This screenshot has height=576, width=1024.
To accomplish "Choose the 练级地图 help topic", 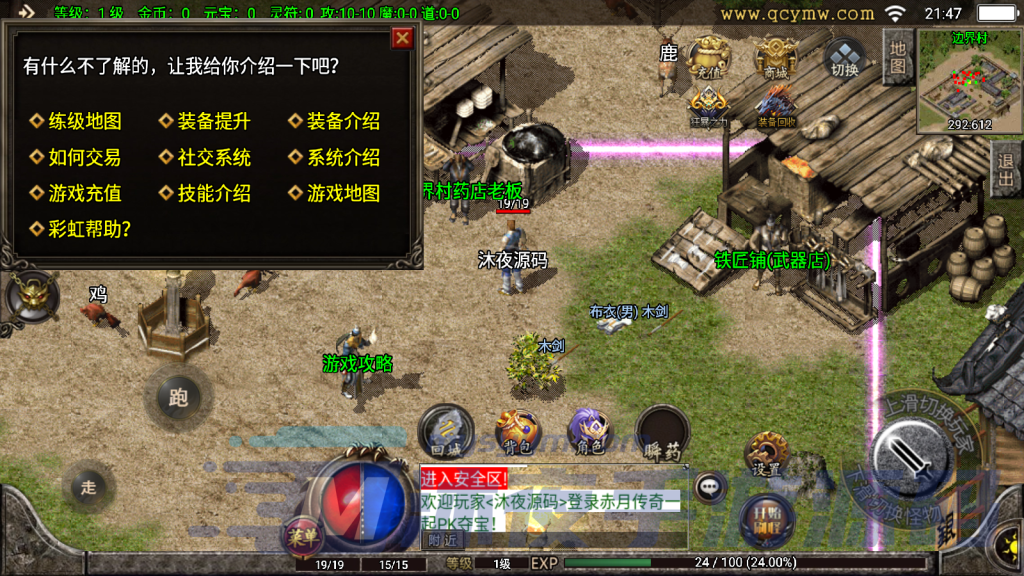I will [x=85, y=121].
